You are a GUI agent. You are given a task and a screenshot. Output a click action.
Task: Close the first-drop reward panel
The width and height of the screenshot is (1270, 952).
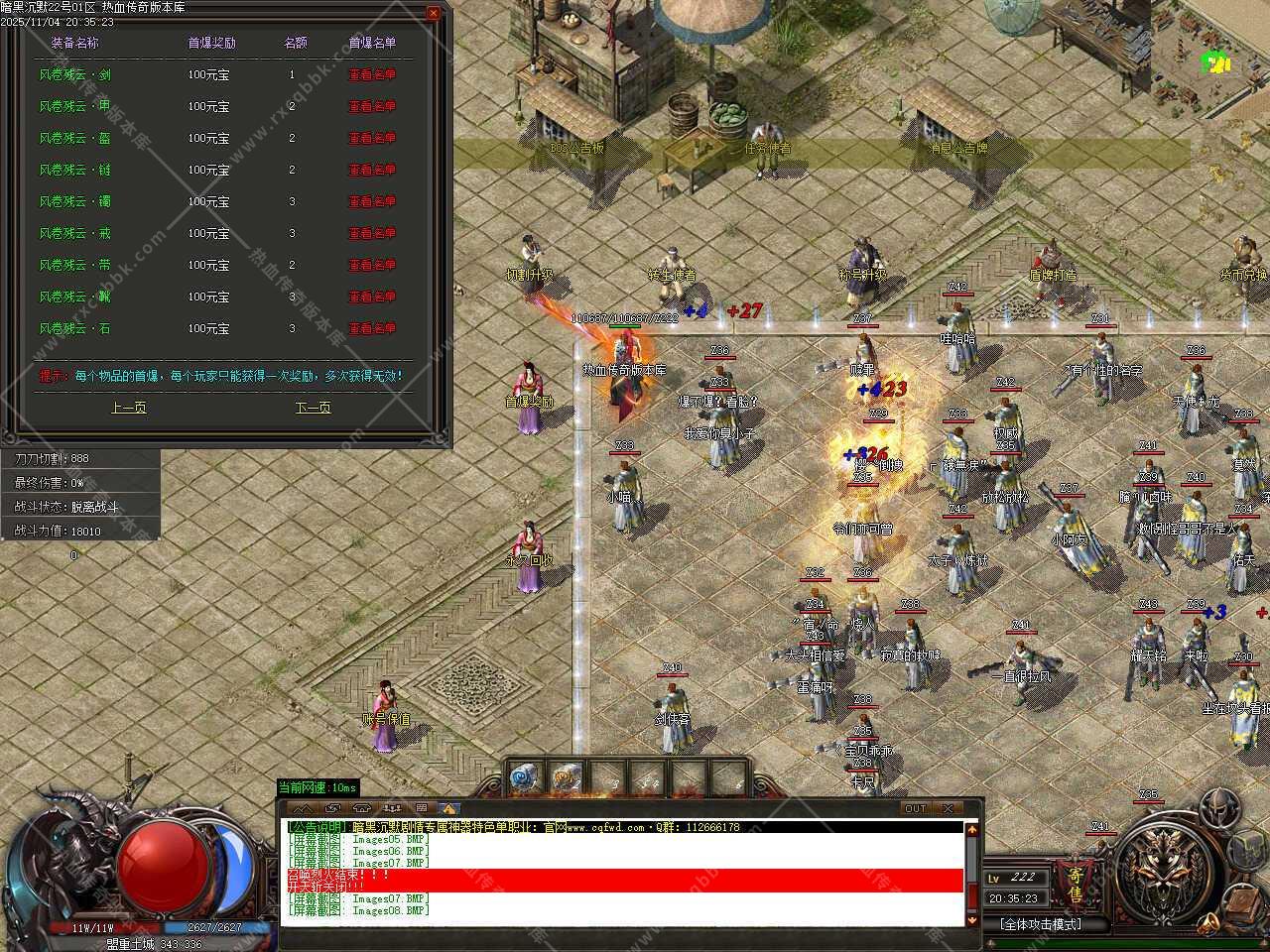coord(434,13)
